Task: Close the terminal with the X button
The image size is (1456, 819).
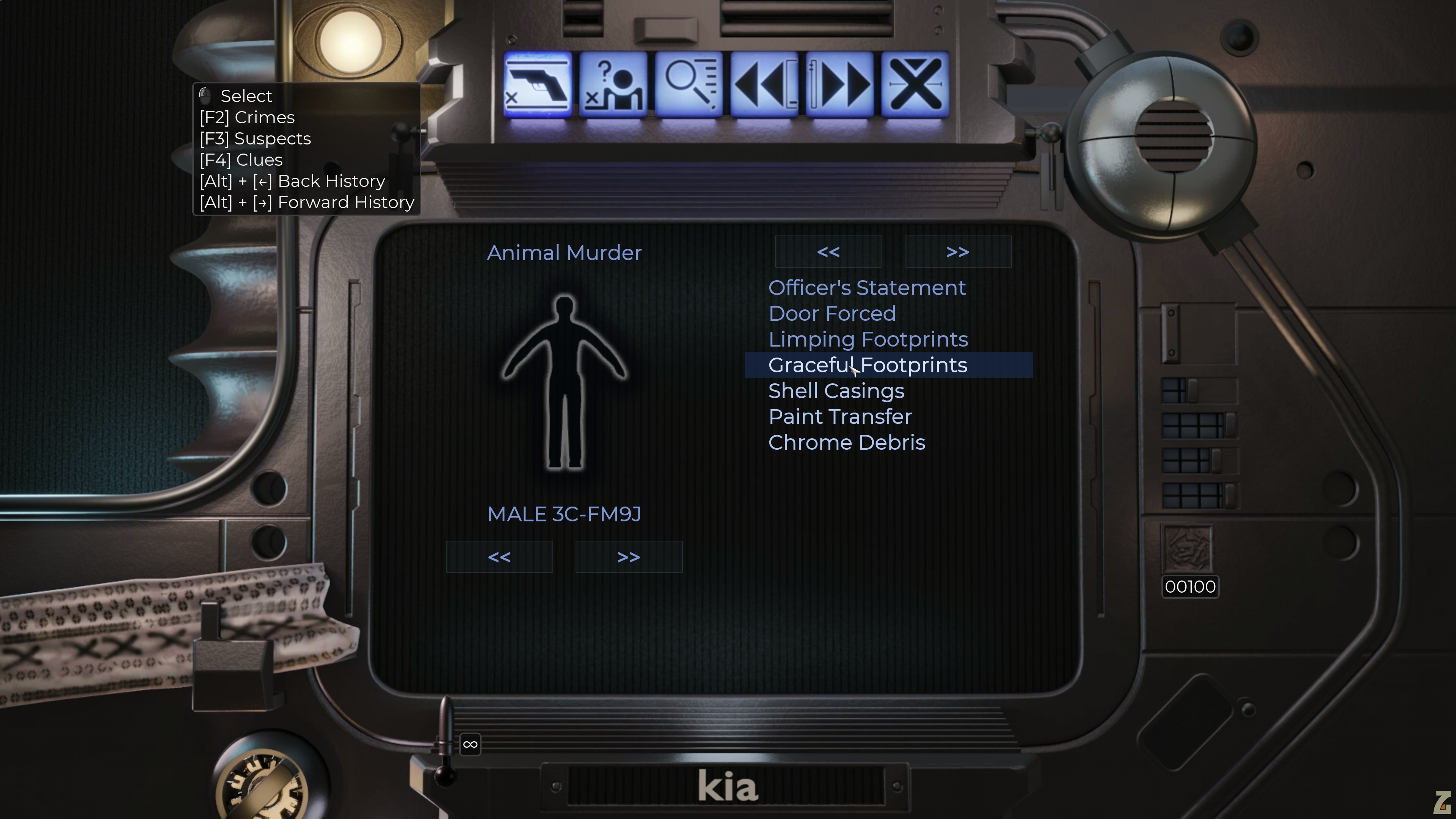Action: 915,85
